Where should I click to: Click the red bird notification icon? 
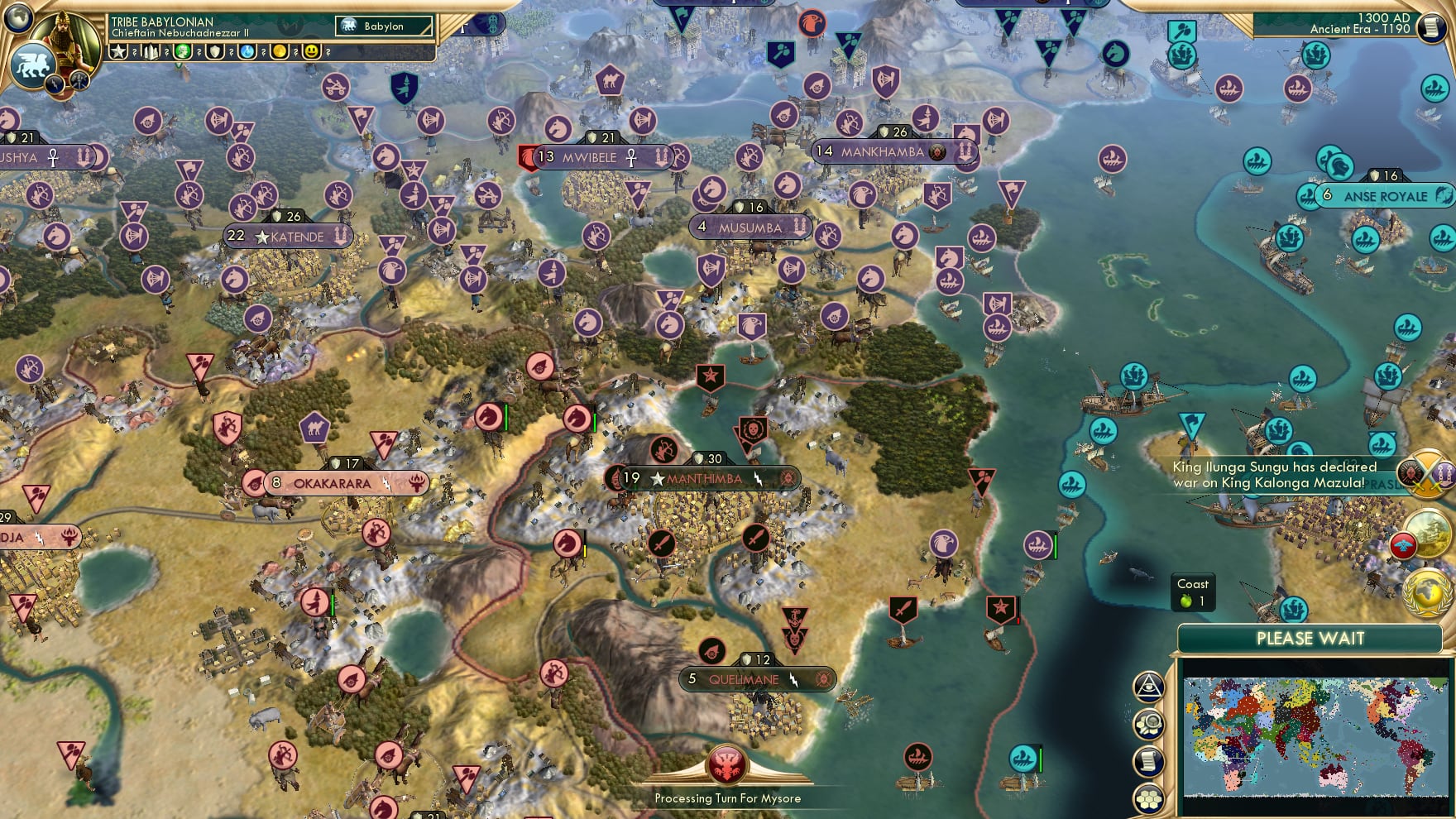[x=1403, y=544]
